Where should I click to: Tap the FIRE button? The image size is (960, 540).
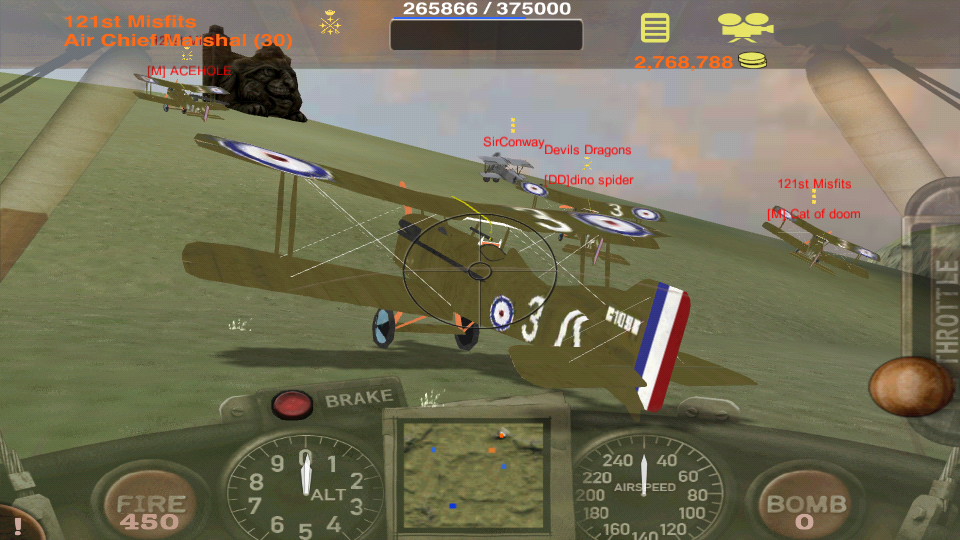tap(149, 508)
